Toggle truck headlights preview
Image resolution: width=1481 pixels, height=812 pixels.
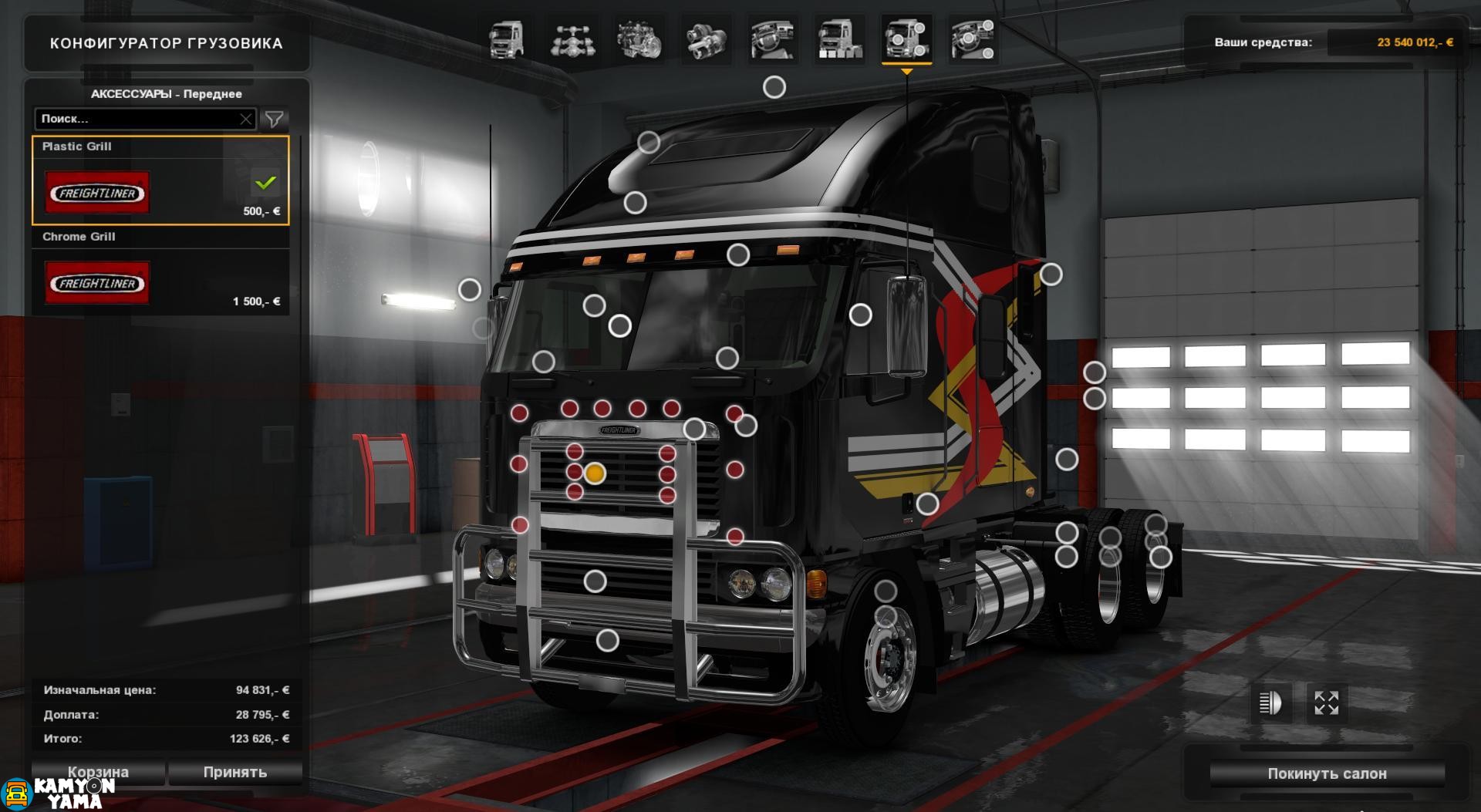1269,702
